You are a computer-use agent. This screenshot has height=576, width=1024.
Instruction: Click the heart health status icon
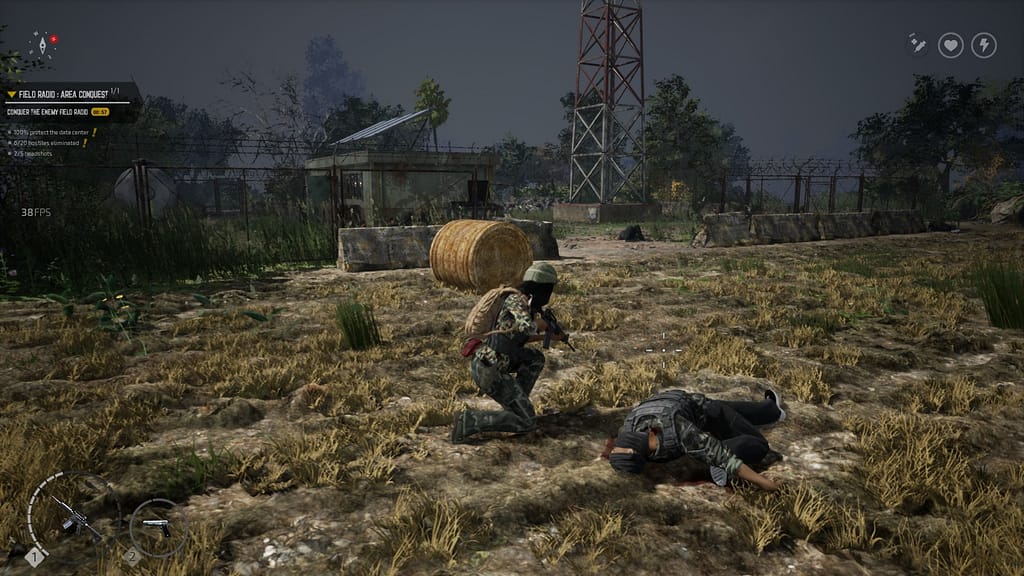tap(950, 45)
